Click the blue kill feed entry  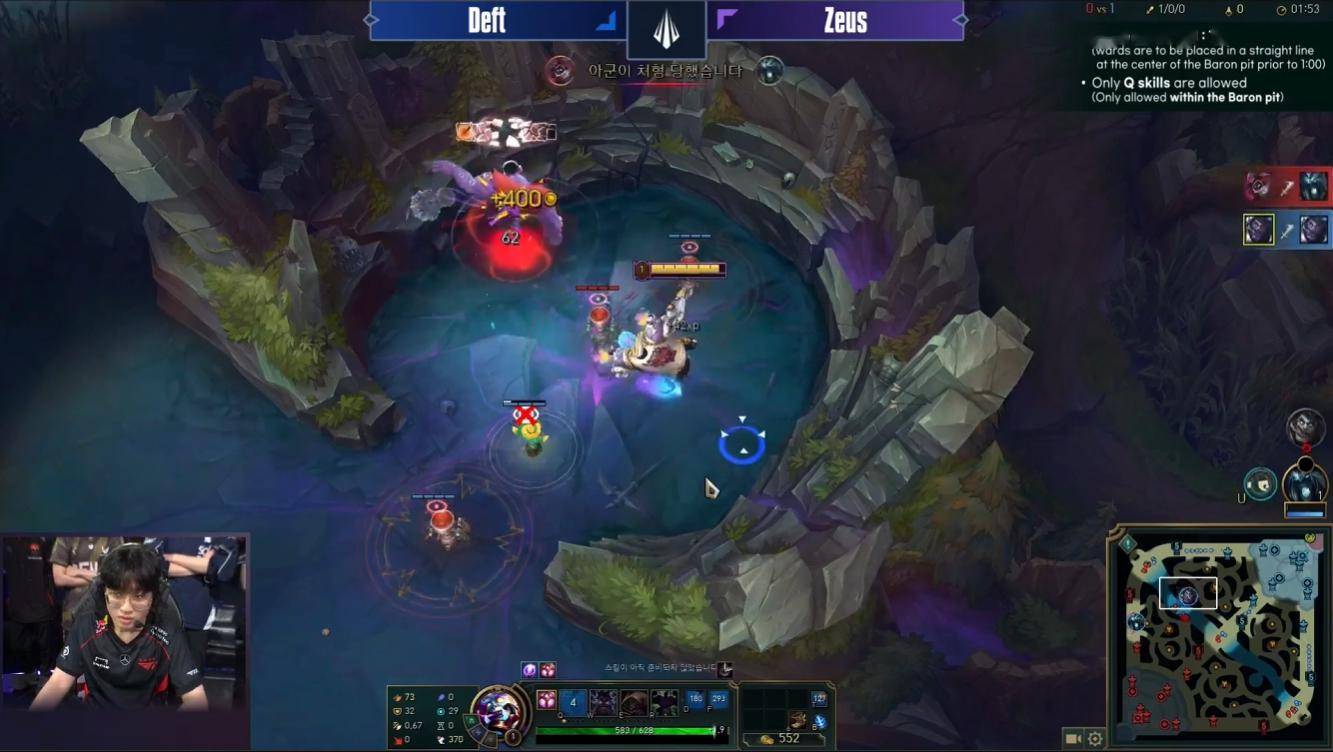click(x=1287, y=230)
